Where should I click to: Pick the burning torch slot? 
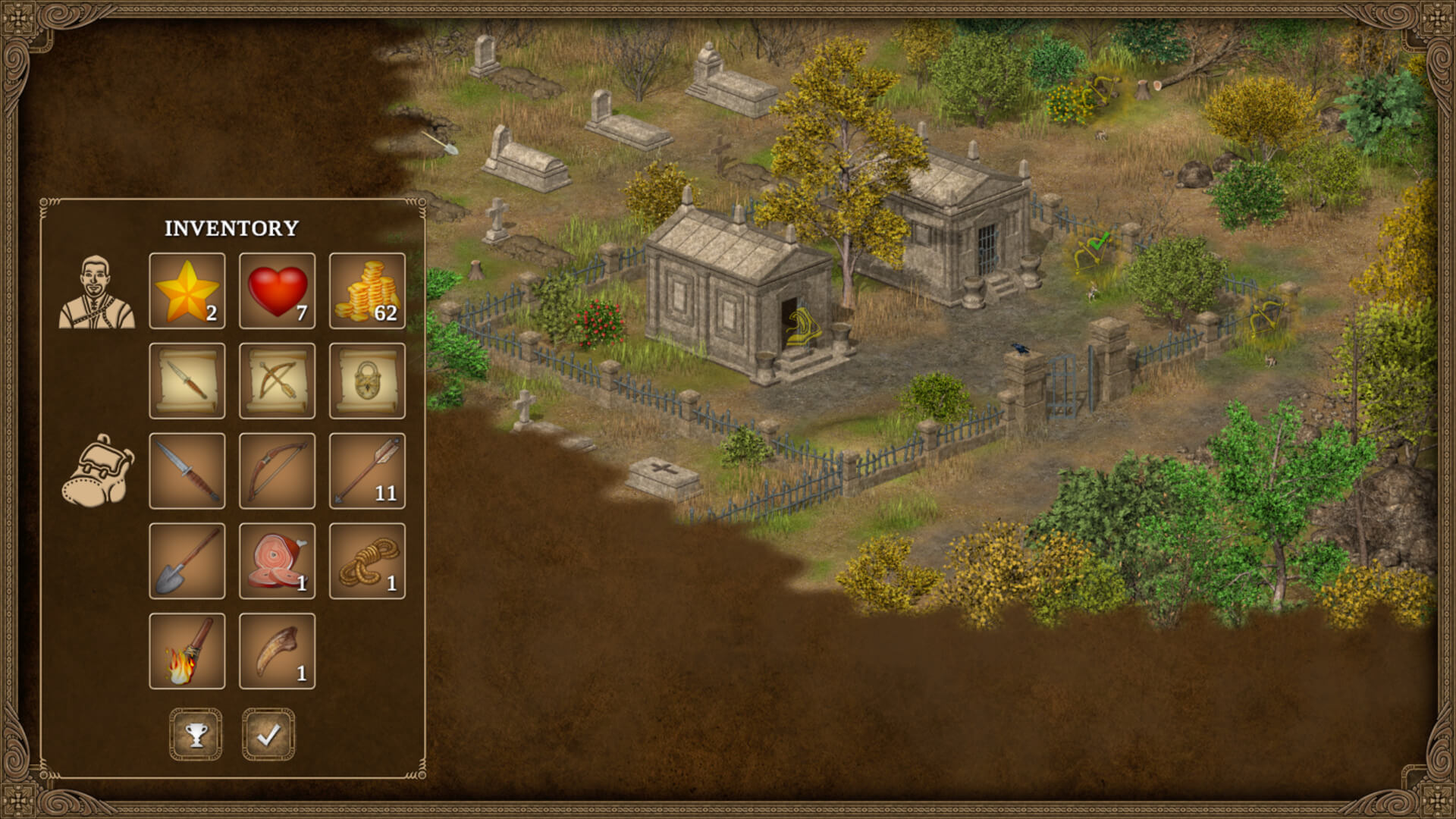click(x=187, y=651)
